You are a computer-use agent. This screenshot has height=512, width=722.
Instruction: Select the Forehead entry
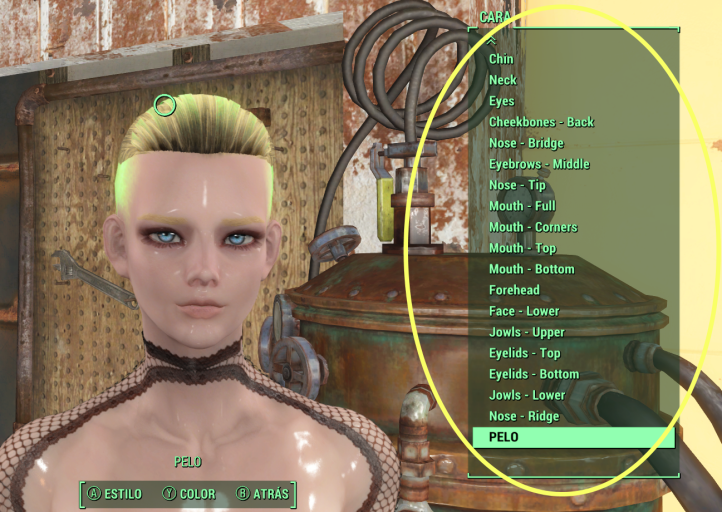[514, 290]
